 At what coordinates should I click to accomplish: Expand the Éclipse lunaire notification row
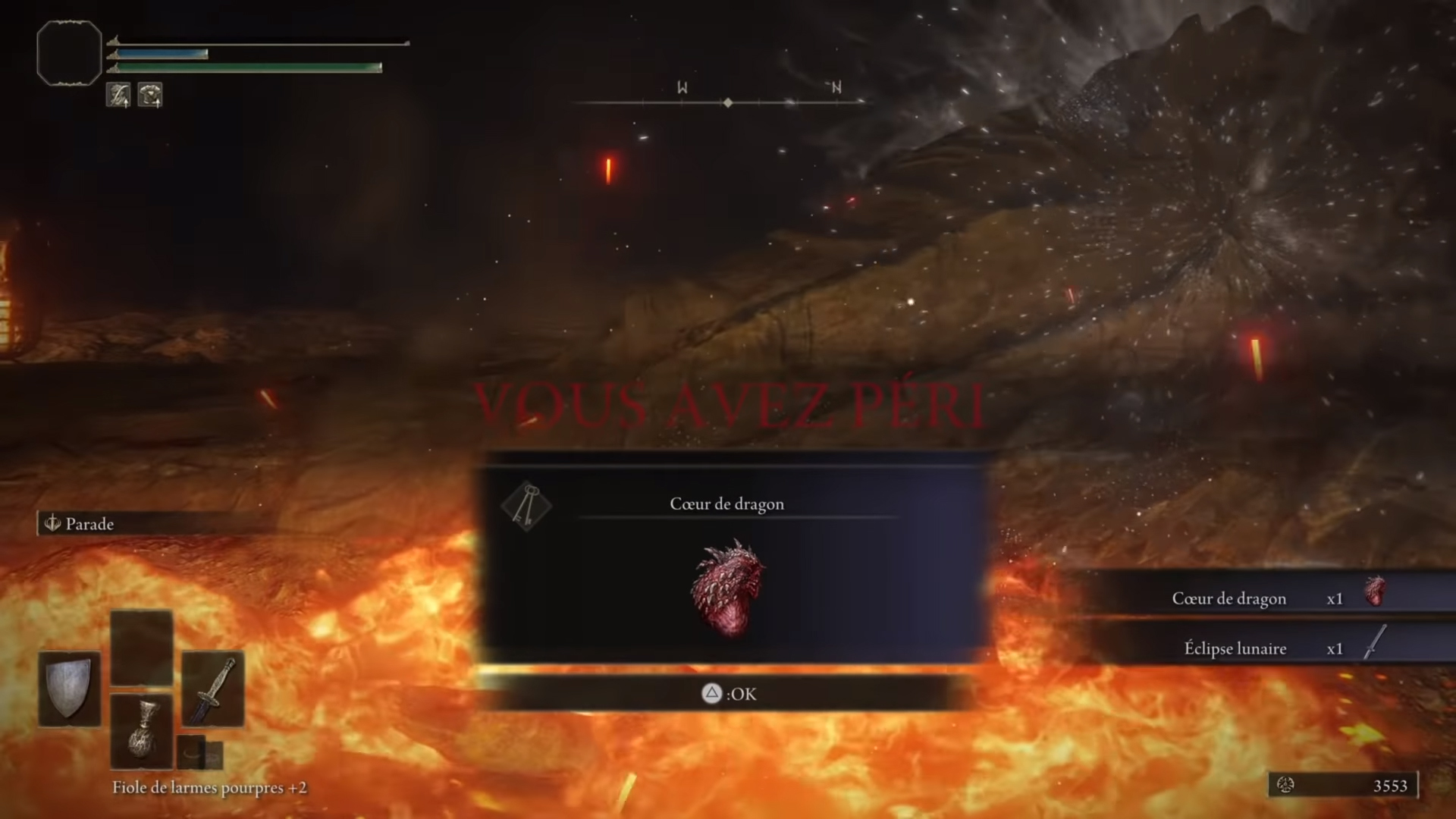1236,648
